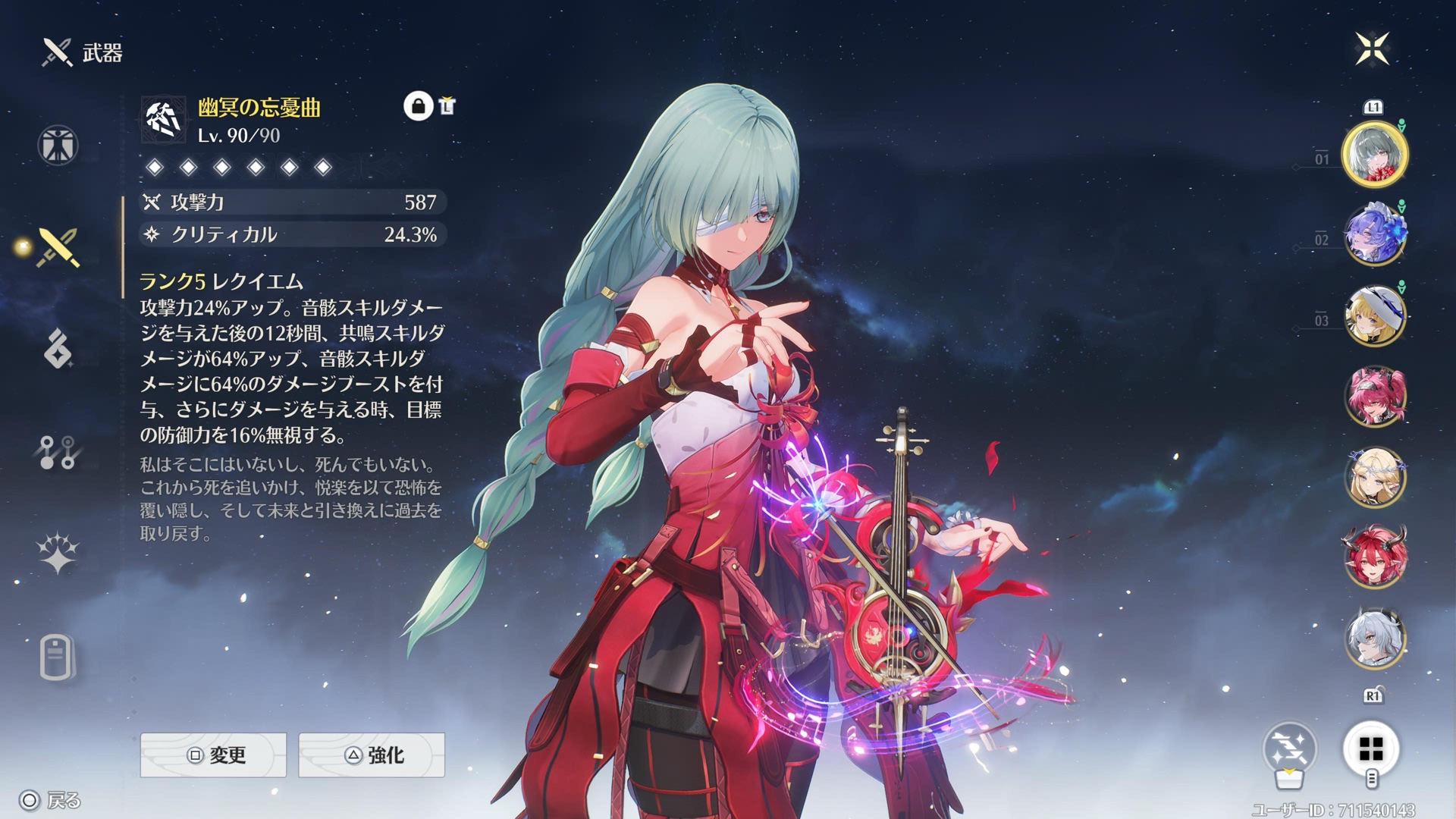Close the character menu with the X icon
The height and width of the screenshot is (819, 1456).
[1372, 49]
